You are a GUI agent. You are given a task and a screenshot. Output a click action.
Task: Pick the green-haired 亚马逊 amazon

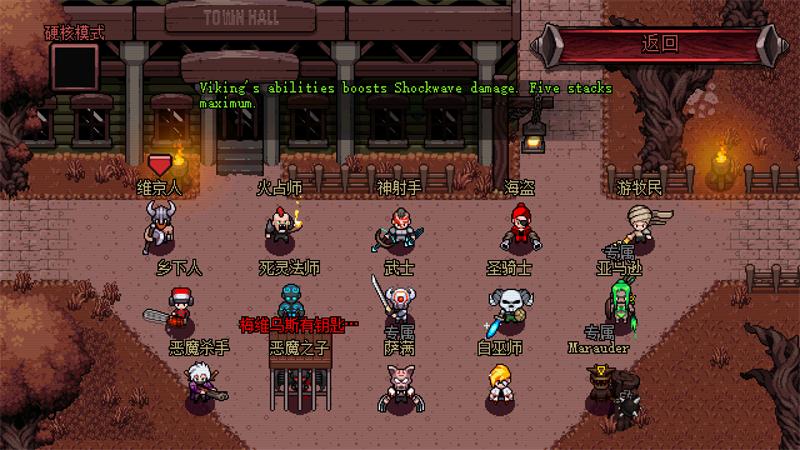pos(624,300)
